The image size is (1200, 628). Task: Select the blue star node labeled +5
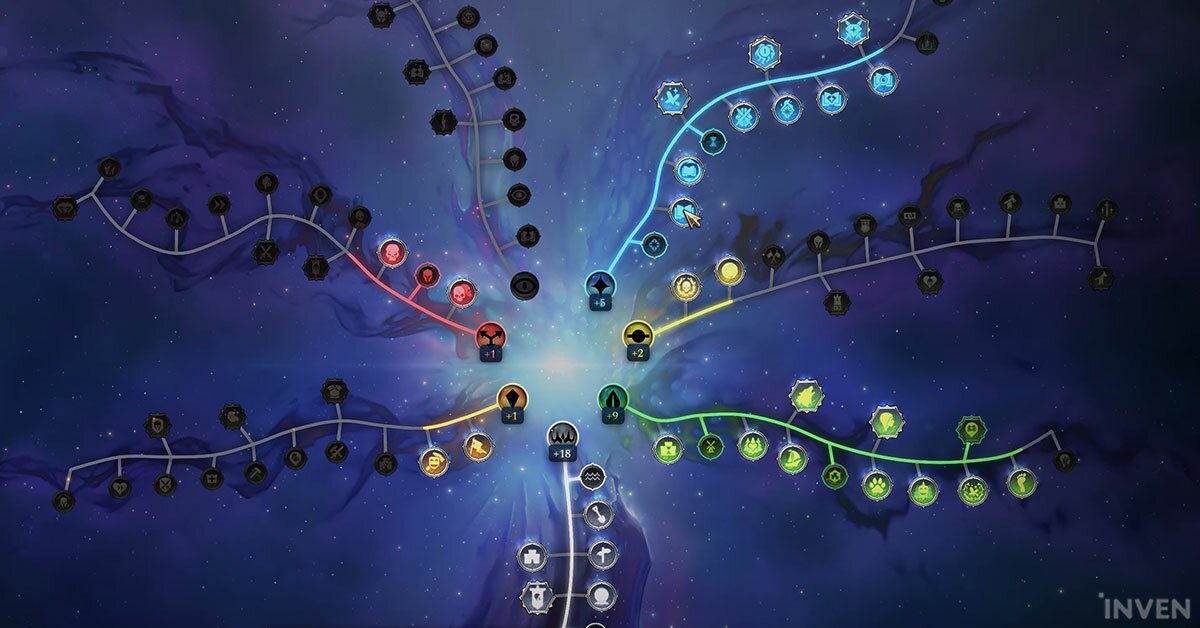[x=601, y=285]
